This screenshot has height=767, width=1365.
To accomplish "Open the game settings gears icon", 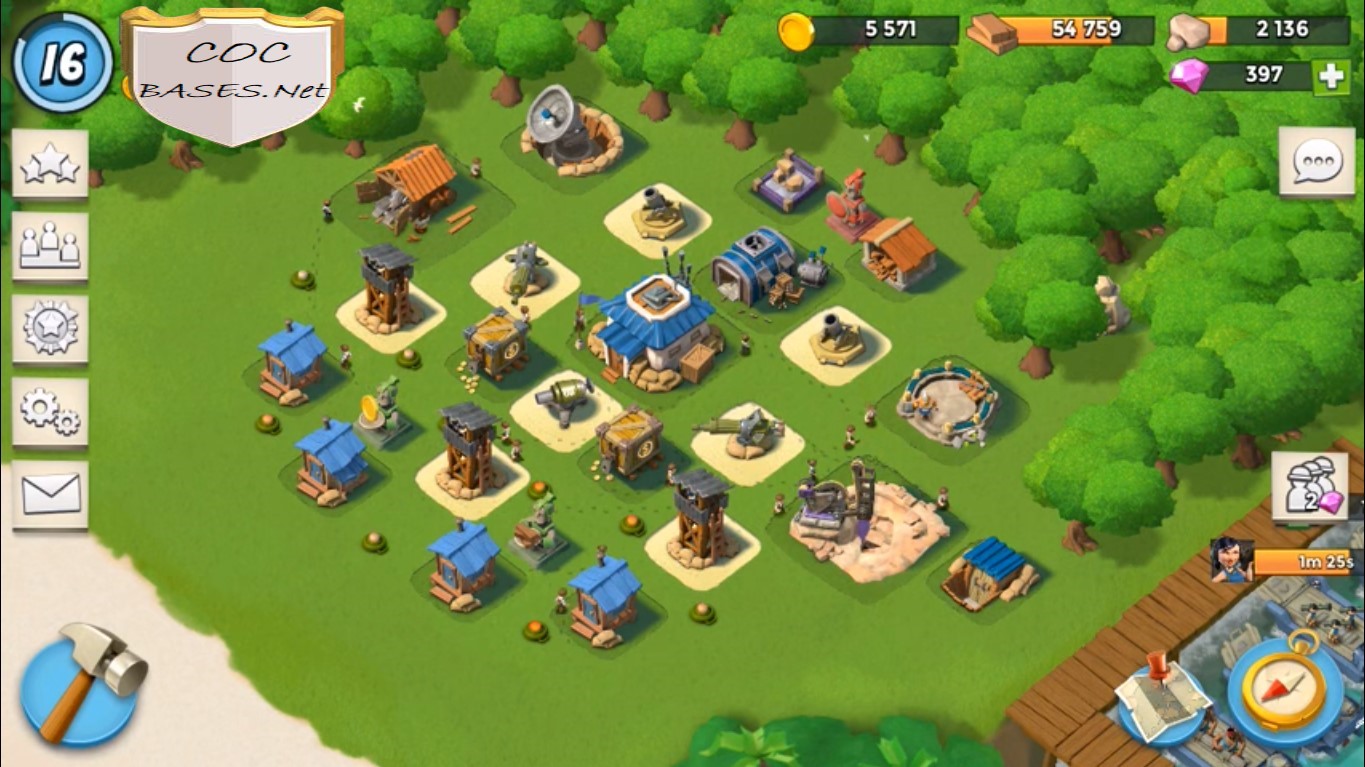I will tap(49, 410).
